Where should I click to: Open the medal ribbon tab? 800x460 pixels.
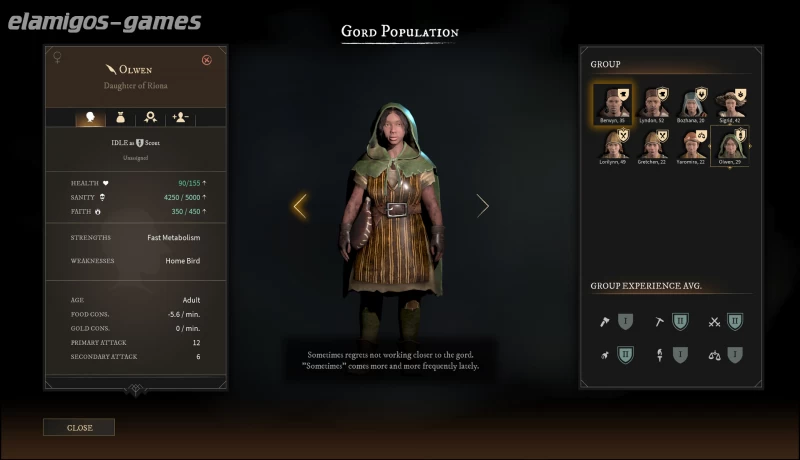(x=151, y=117)
